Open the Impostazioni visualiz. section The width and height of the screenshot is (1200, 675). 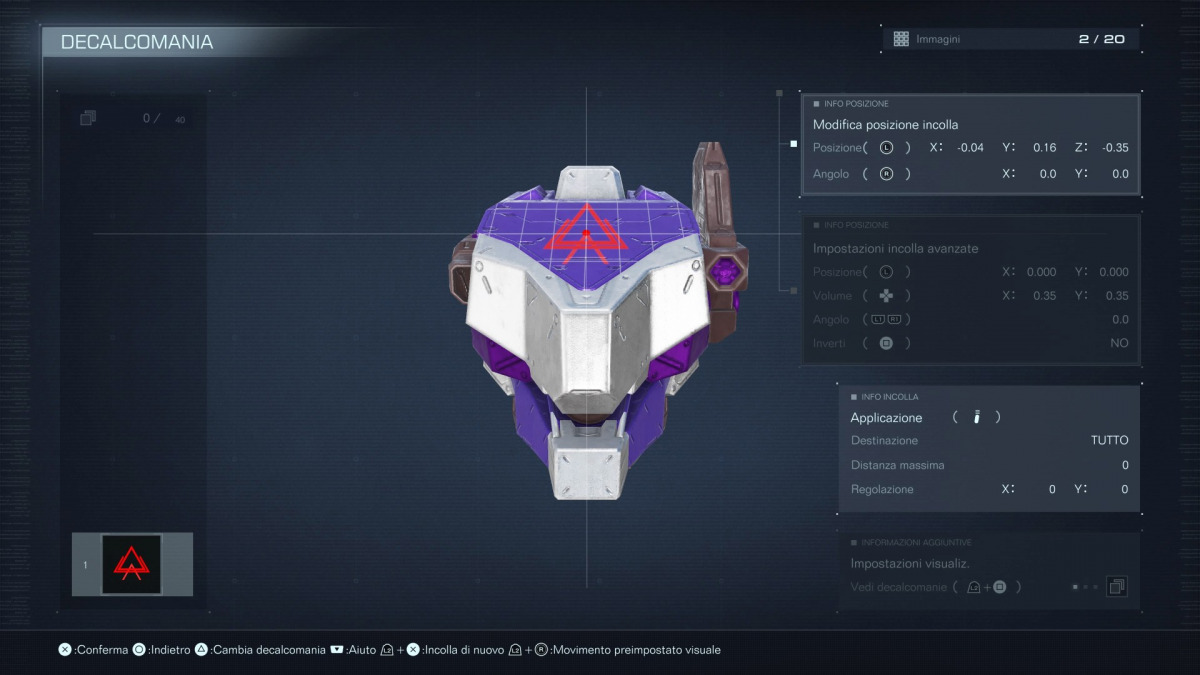pyautogui.click(x=910, y=563)
